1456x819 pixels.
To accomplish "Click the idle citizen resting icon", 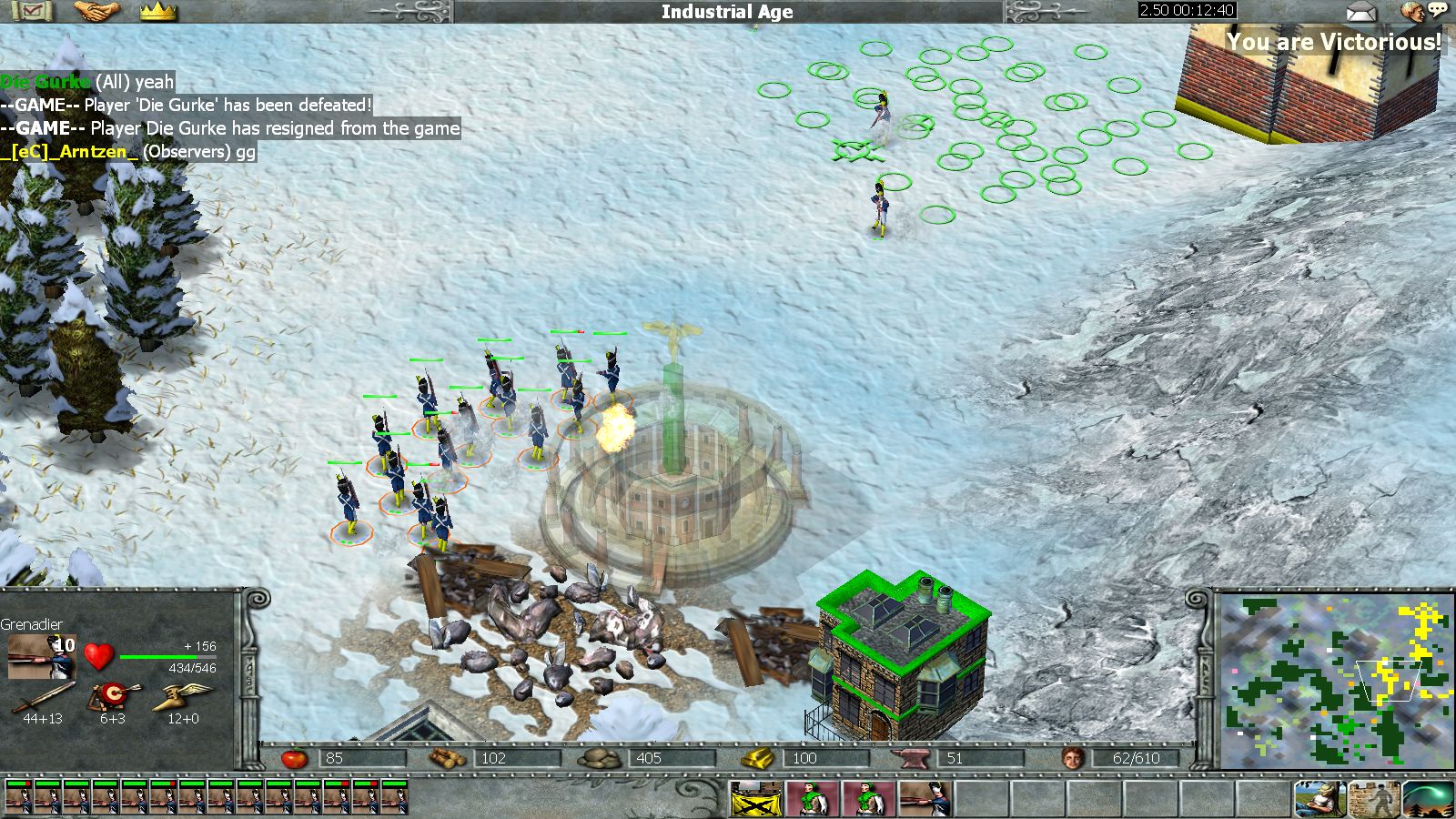I will coord(1319,799).
